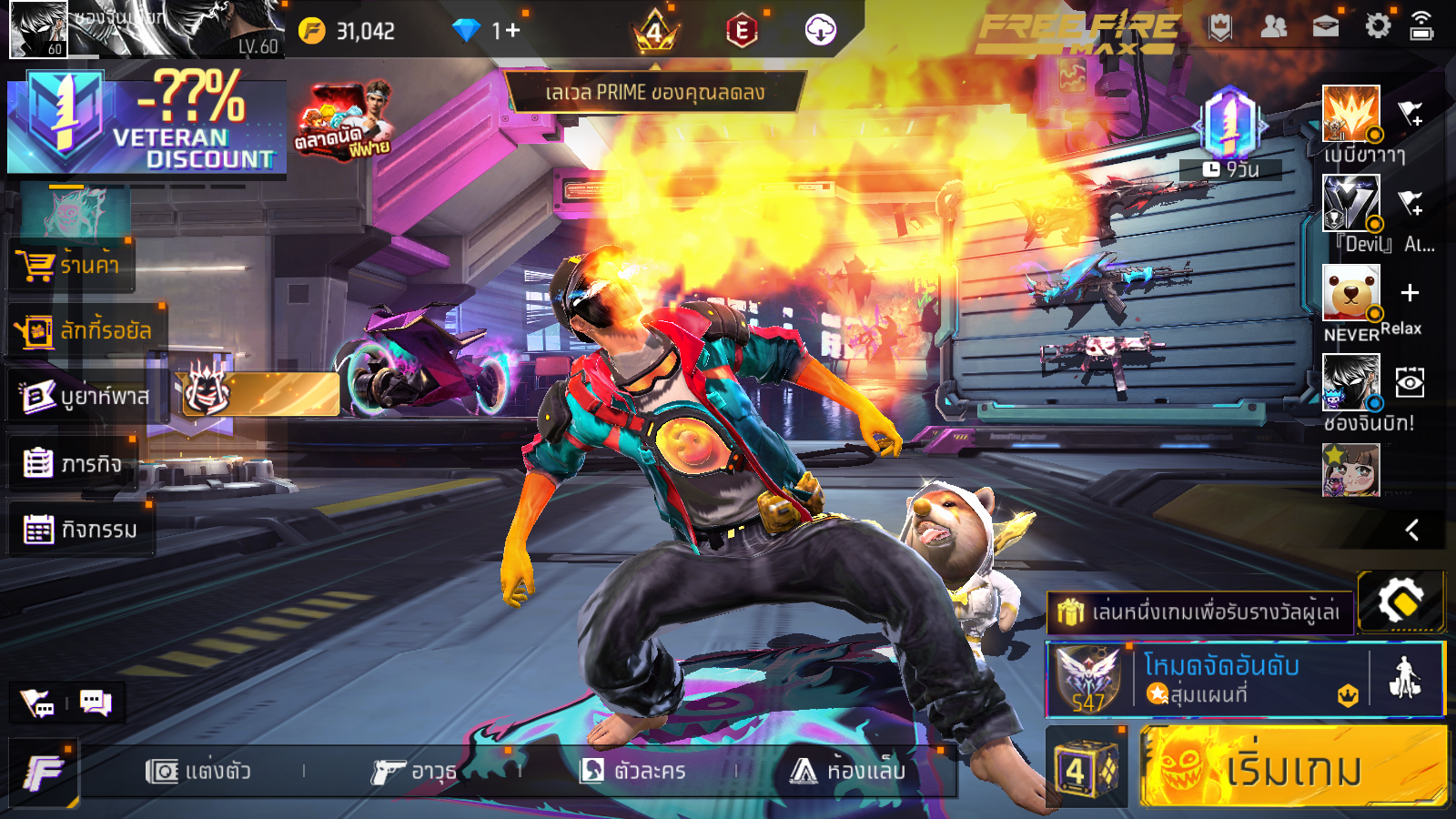
Task: Open the ภารกิจ missions menu
Action: coord(73,463)
